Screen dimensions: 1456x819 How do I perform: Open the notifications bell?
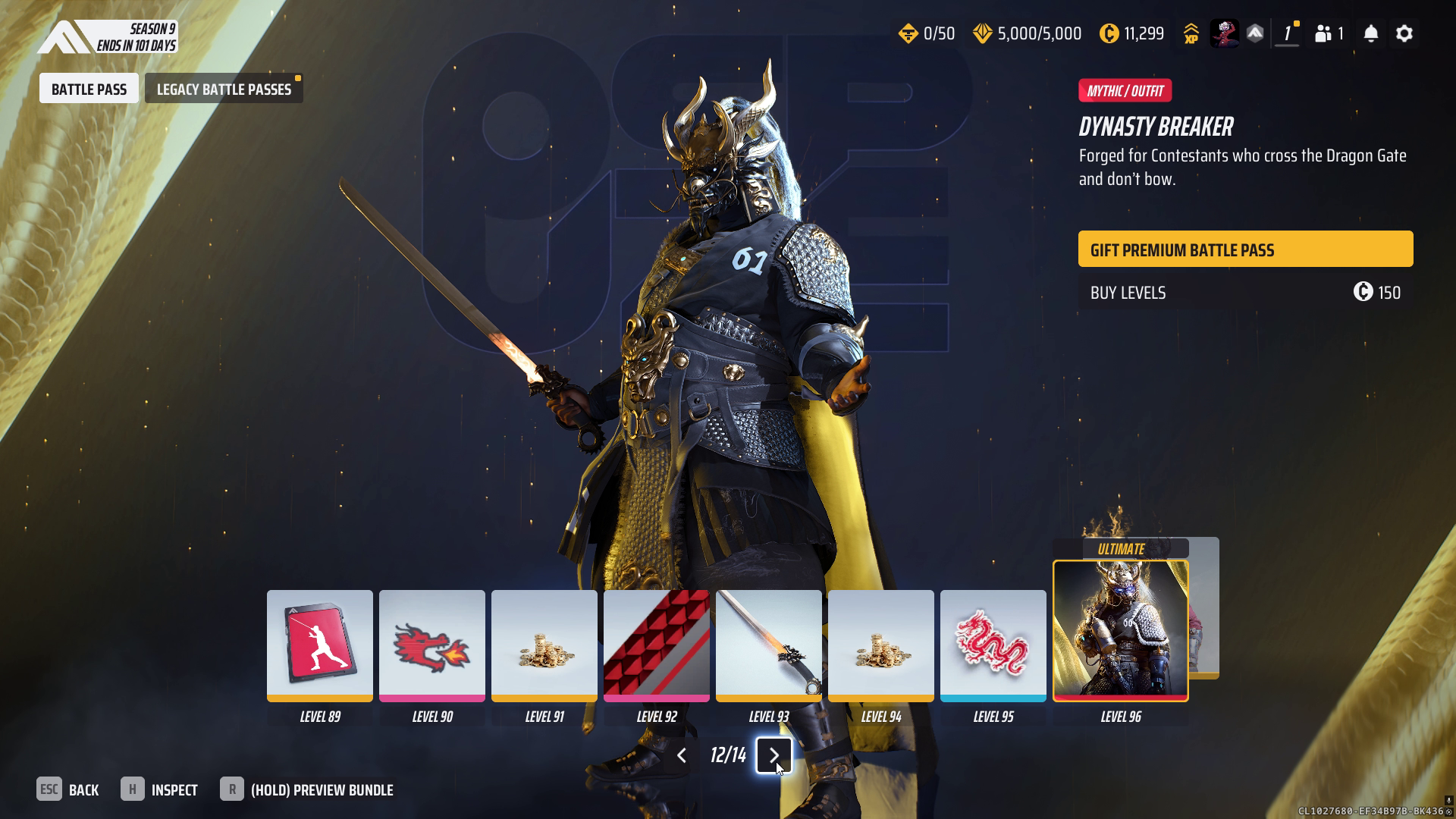1370,33
